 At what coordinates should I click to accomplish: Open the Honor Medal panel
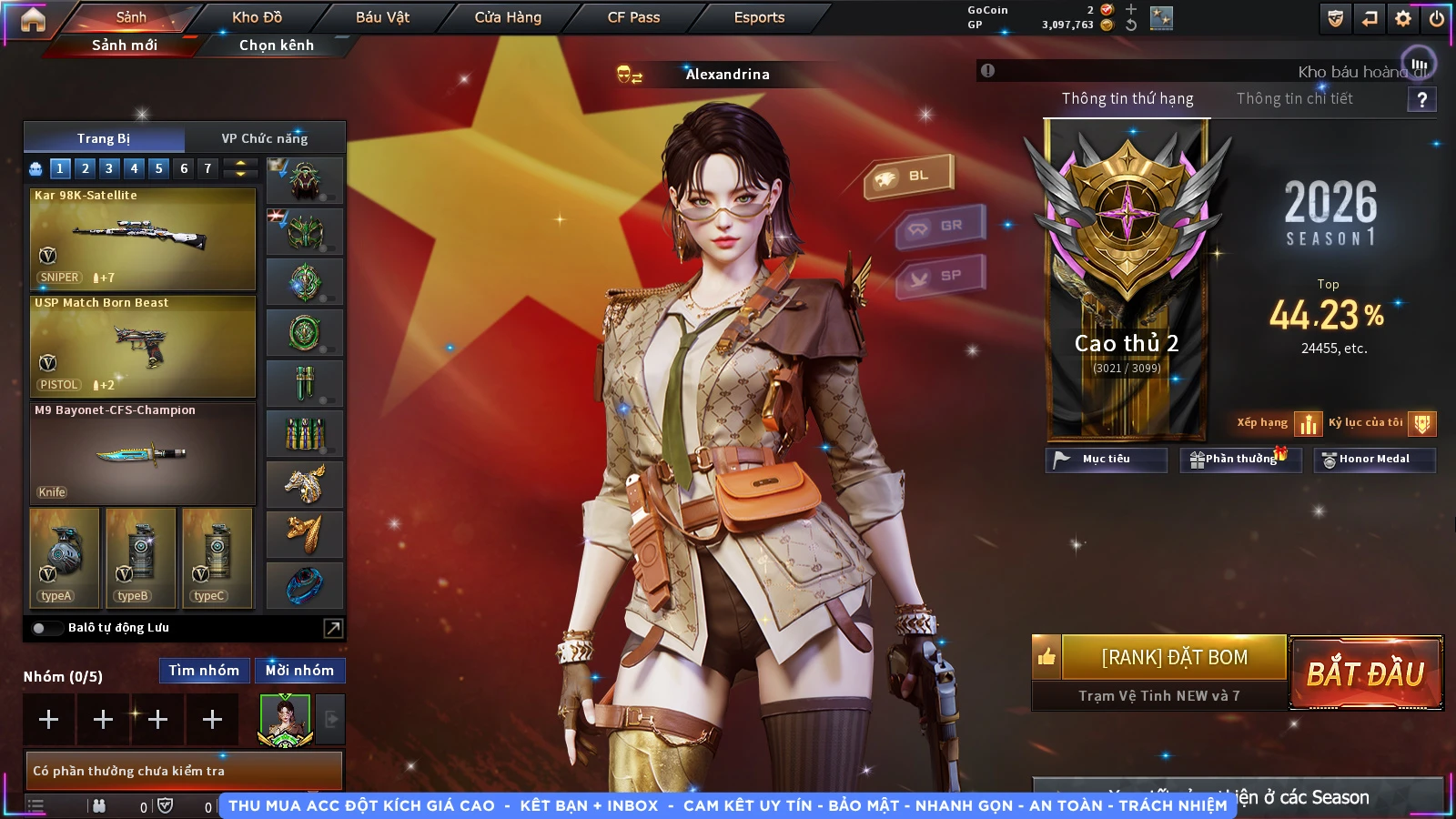tap(1374, 460)
